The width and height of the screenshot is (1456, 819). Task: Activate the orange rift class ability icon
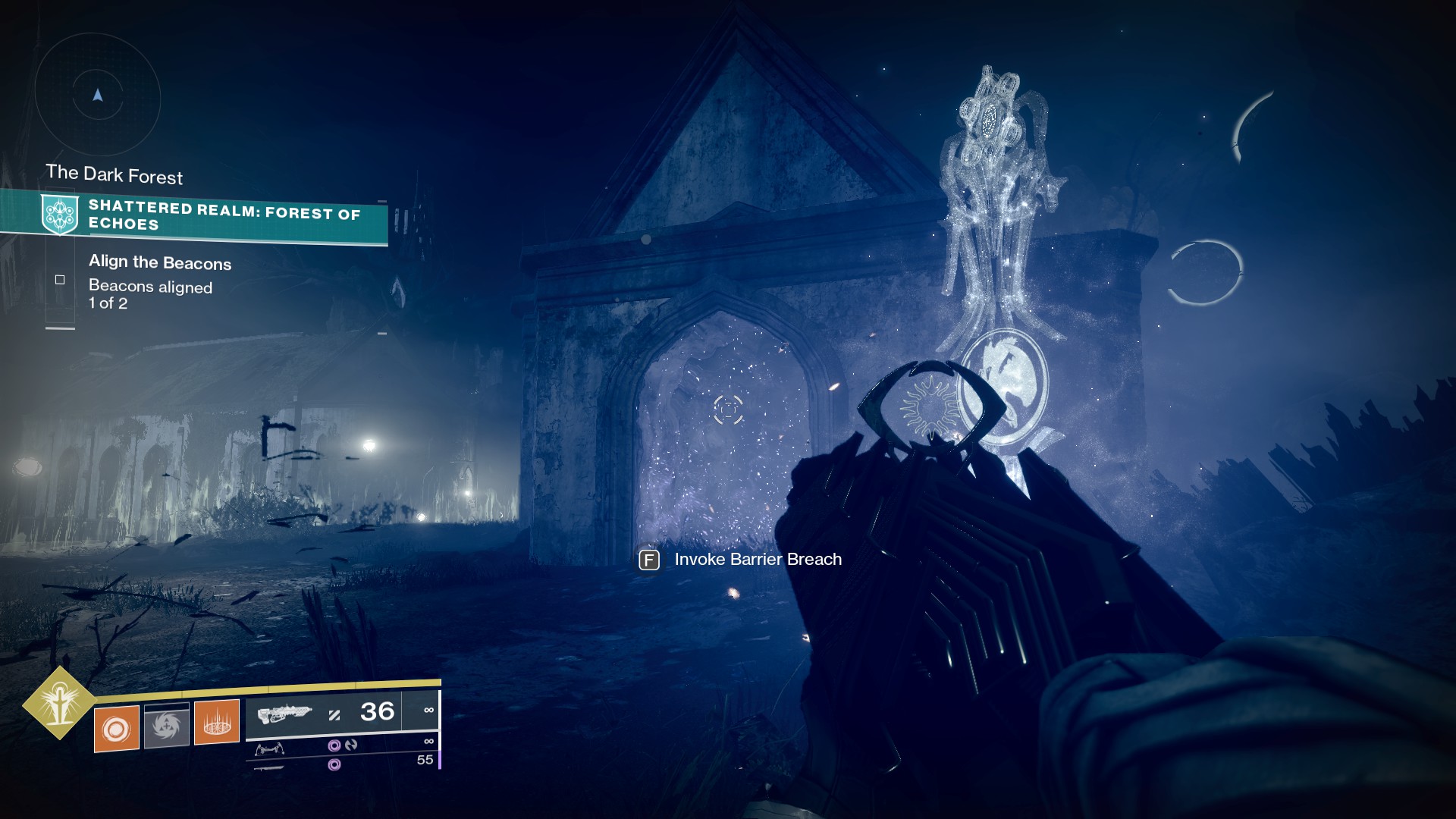coord(217,723)
